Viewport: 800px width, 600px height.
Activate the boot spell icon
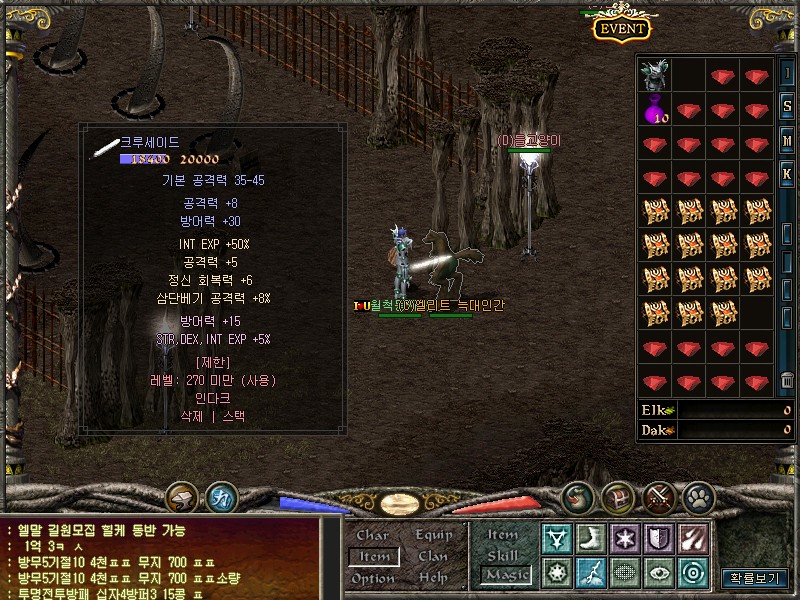(x=590, y=538)
